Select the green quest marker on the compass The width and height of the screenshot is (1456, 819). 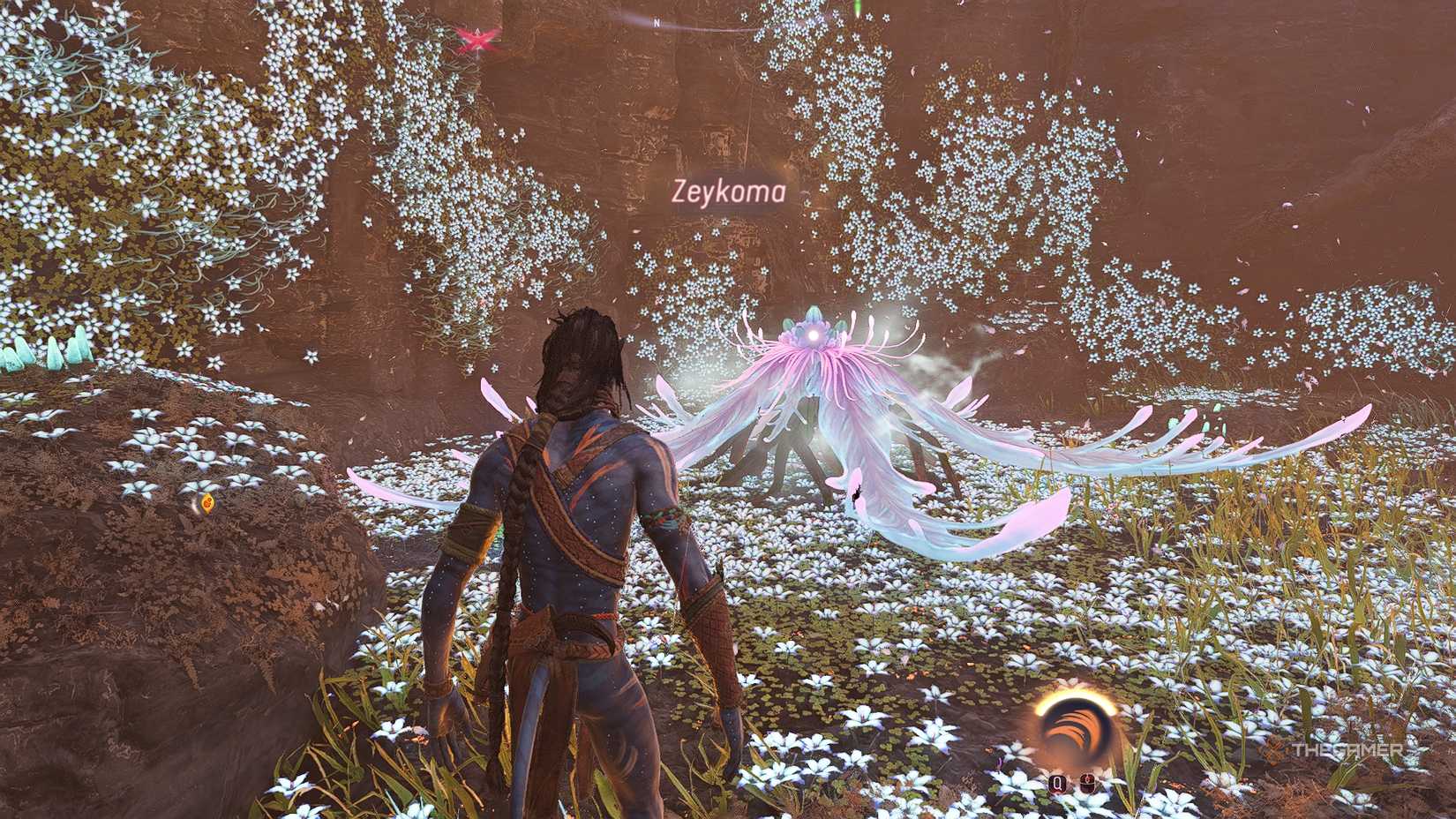[x=856, y=7]
